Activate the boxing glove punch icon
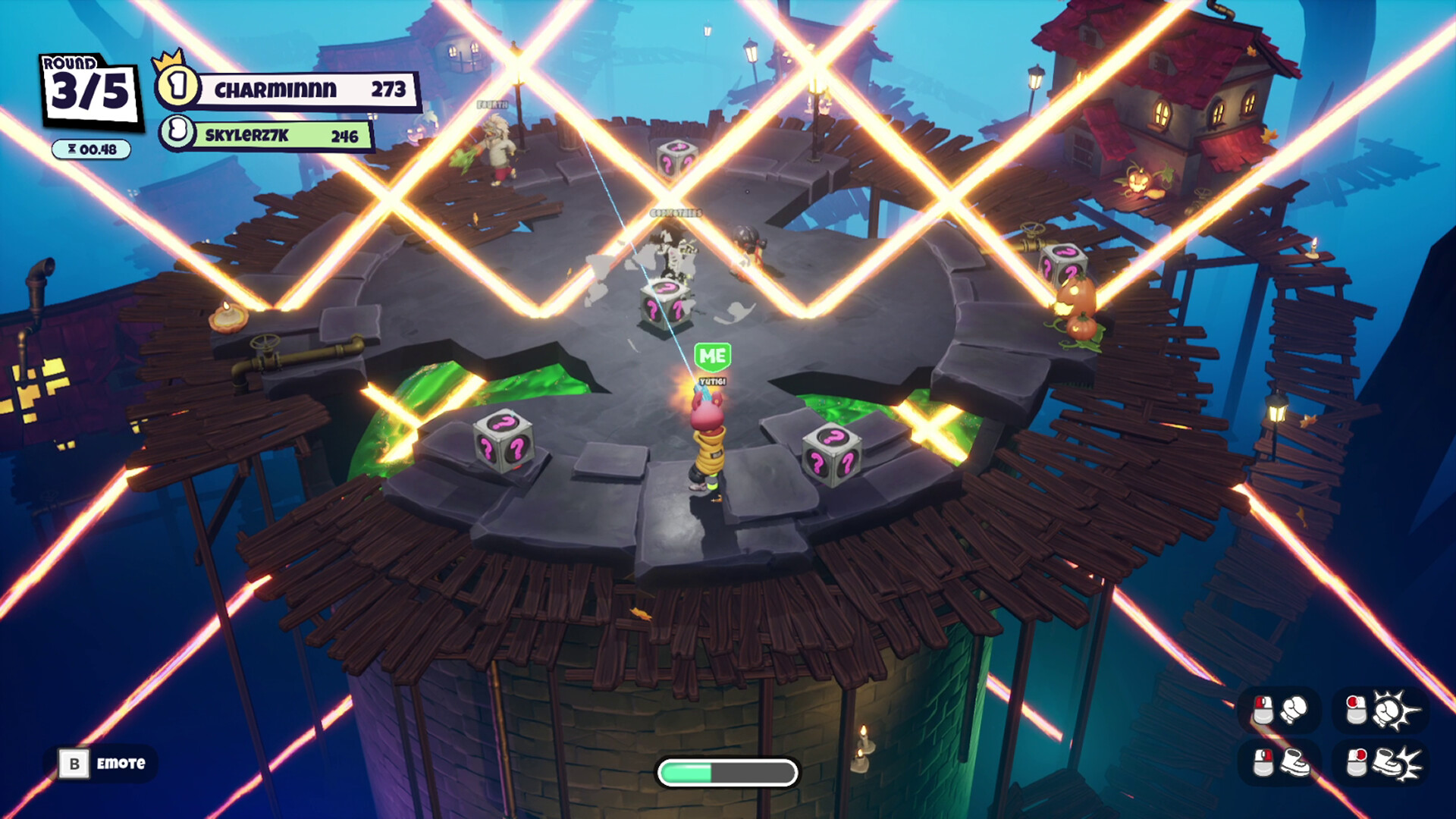The width and height of the screenshot is (1456, 819). pyautogui.click(x=1294, y=710)
